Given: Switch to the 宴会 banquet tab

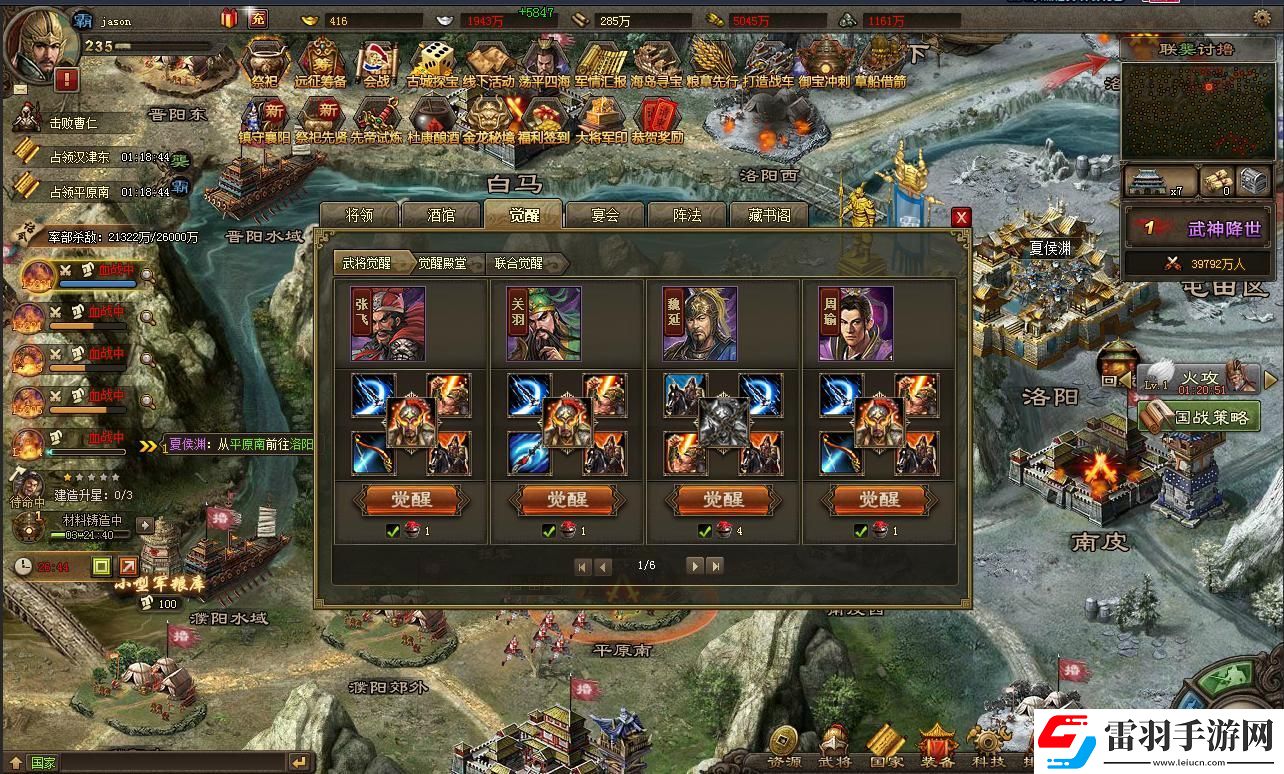Looking at the screenshot, I should pyautogui.click(x=605, y=215).
